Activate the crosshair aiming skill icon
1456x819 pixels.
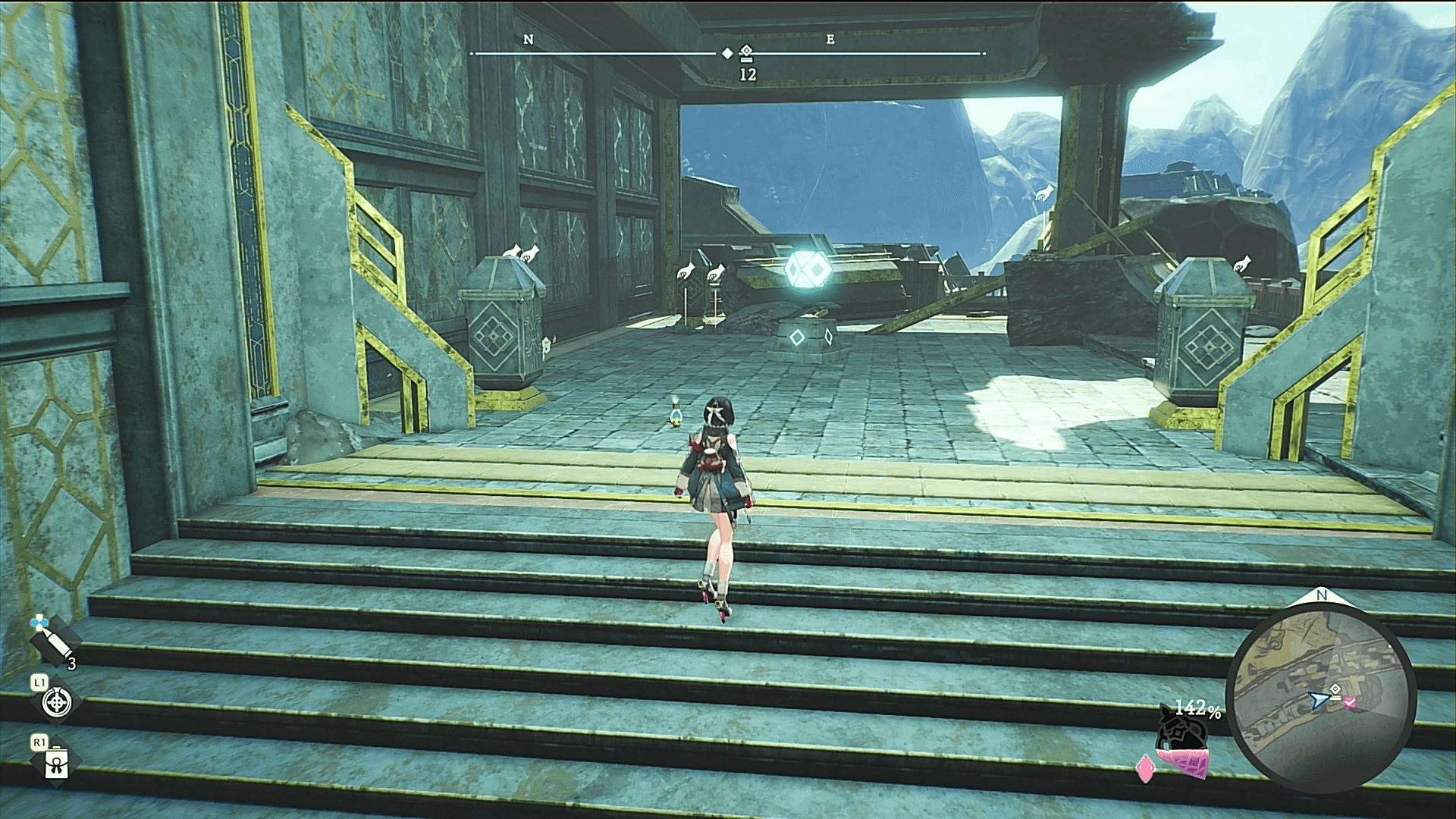(56, 704)
